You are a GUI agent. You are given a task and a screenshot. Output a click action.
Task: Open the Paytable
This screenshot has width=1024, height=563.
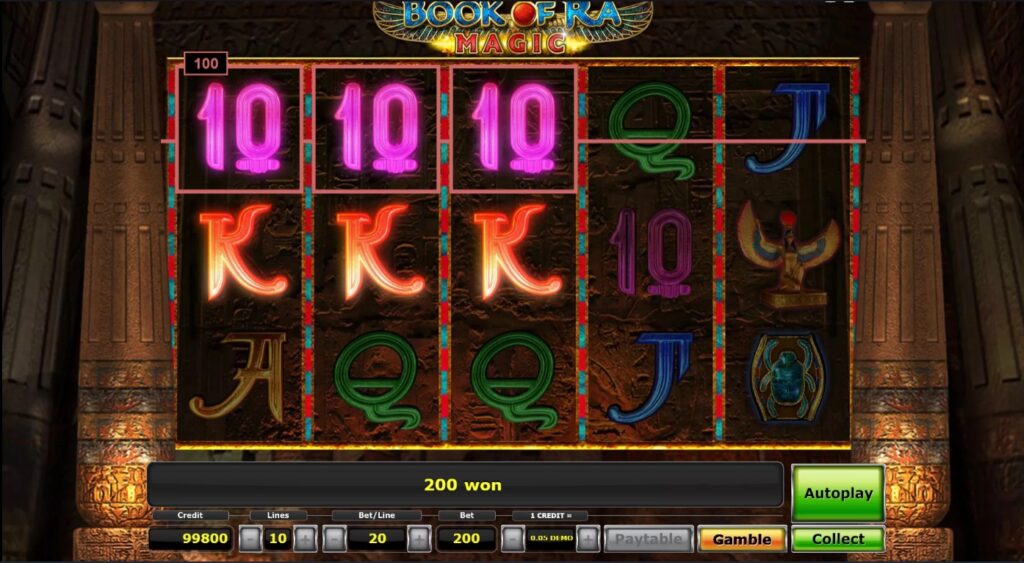click(648, 539)
